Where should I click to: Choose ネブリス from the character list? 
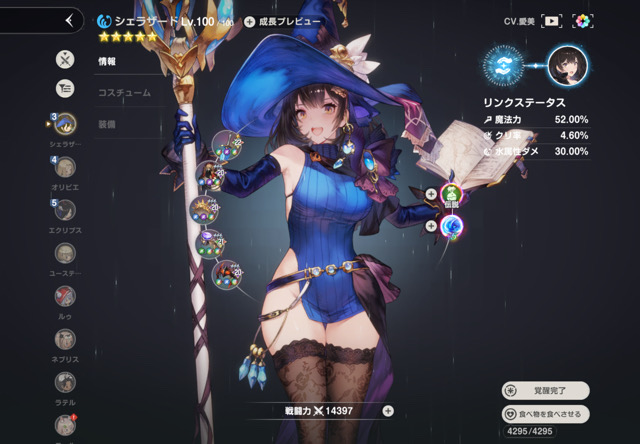pyautogui.click(x=65, y=339)
